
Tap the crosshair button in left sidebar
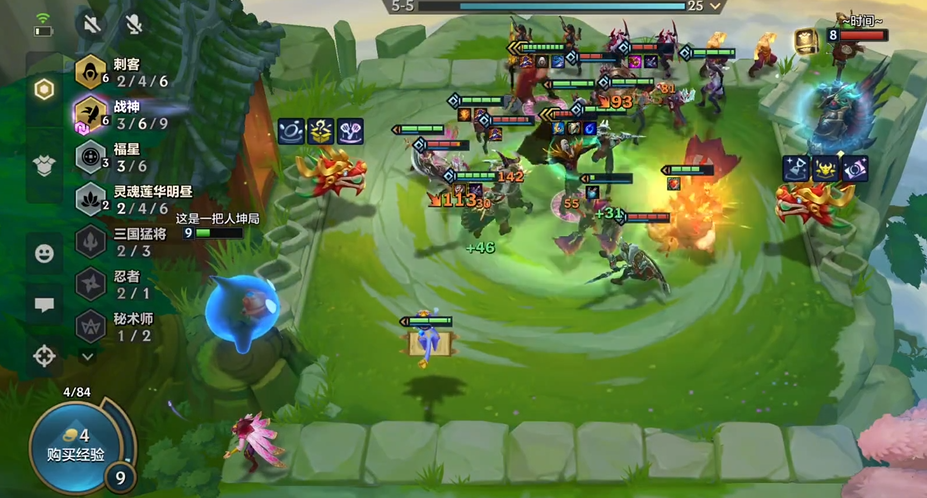tap(44, 355)
